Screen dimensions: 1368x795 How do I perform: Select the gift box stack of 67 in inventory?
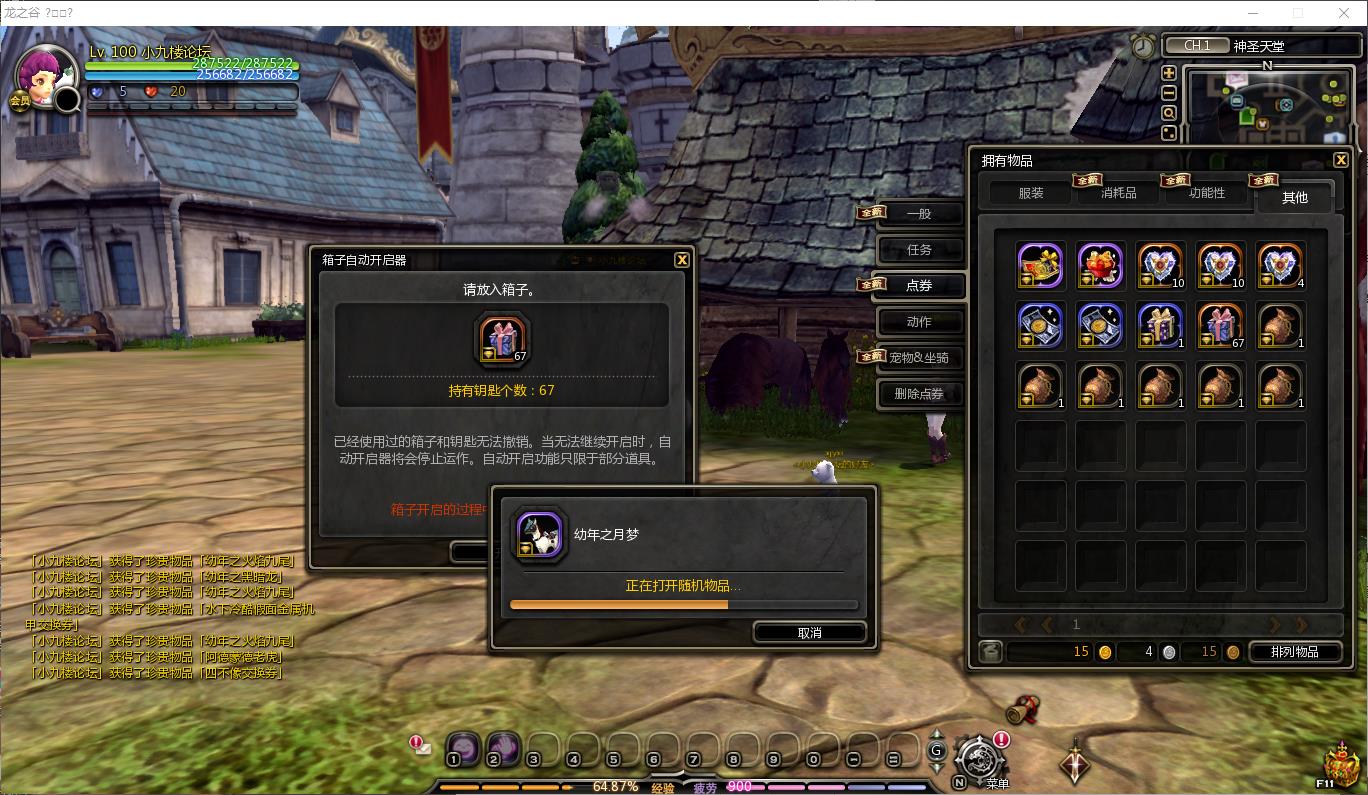1220,326
